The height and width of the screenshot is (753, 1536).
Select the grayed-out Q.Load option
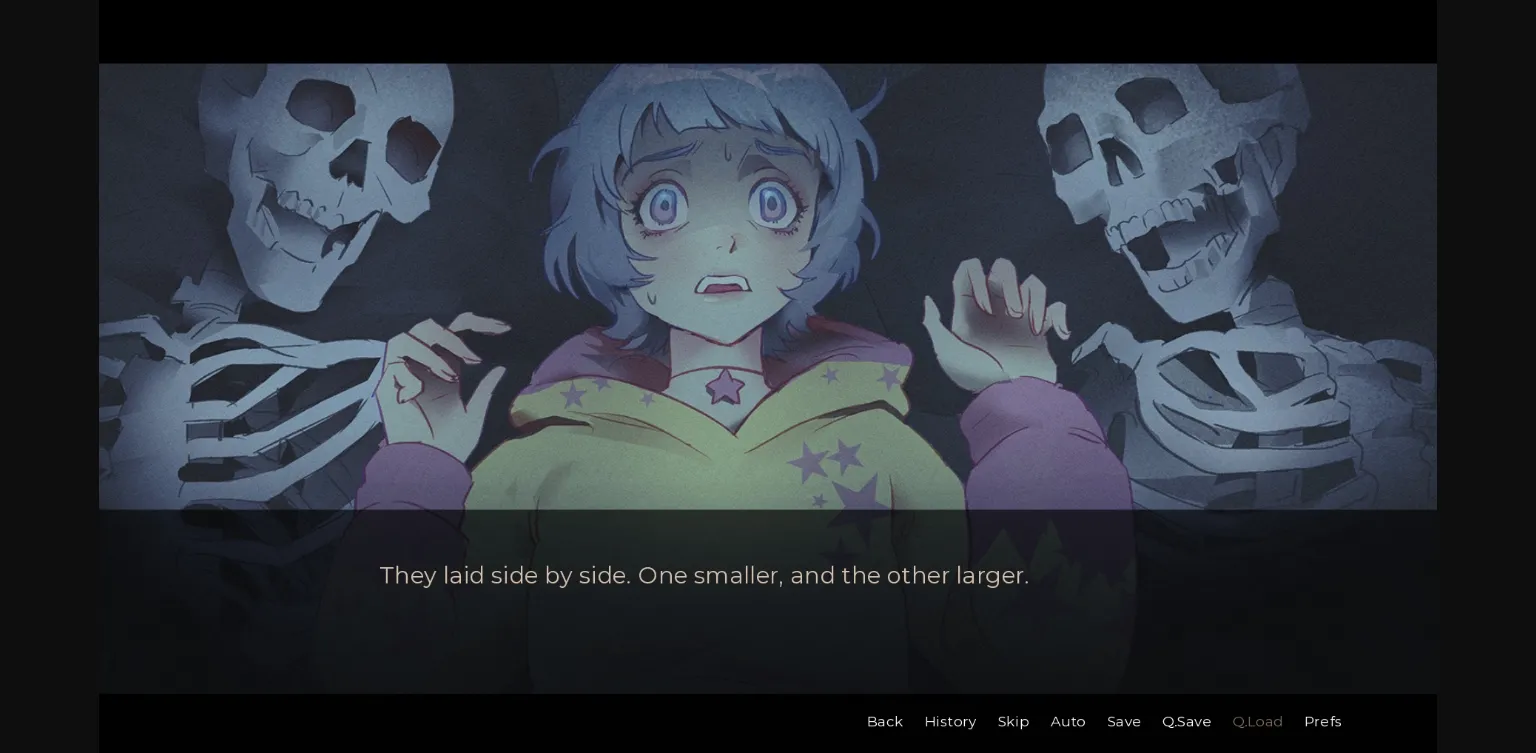[1257, 721]
